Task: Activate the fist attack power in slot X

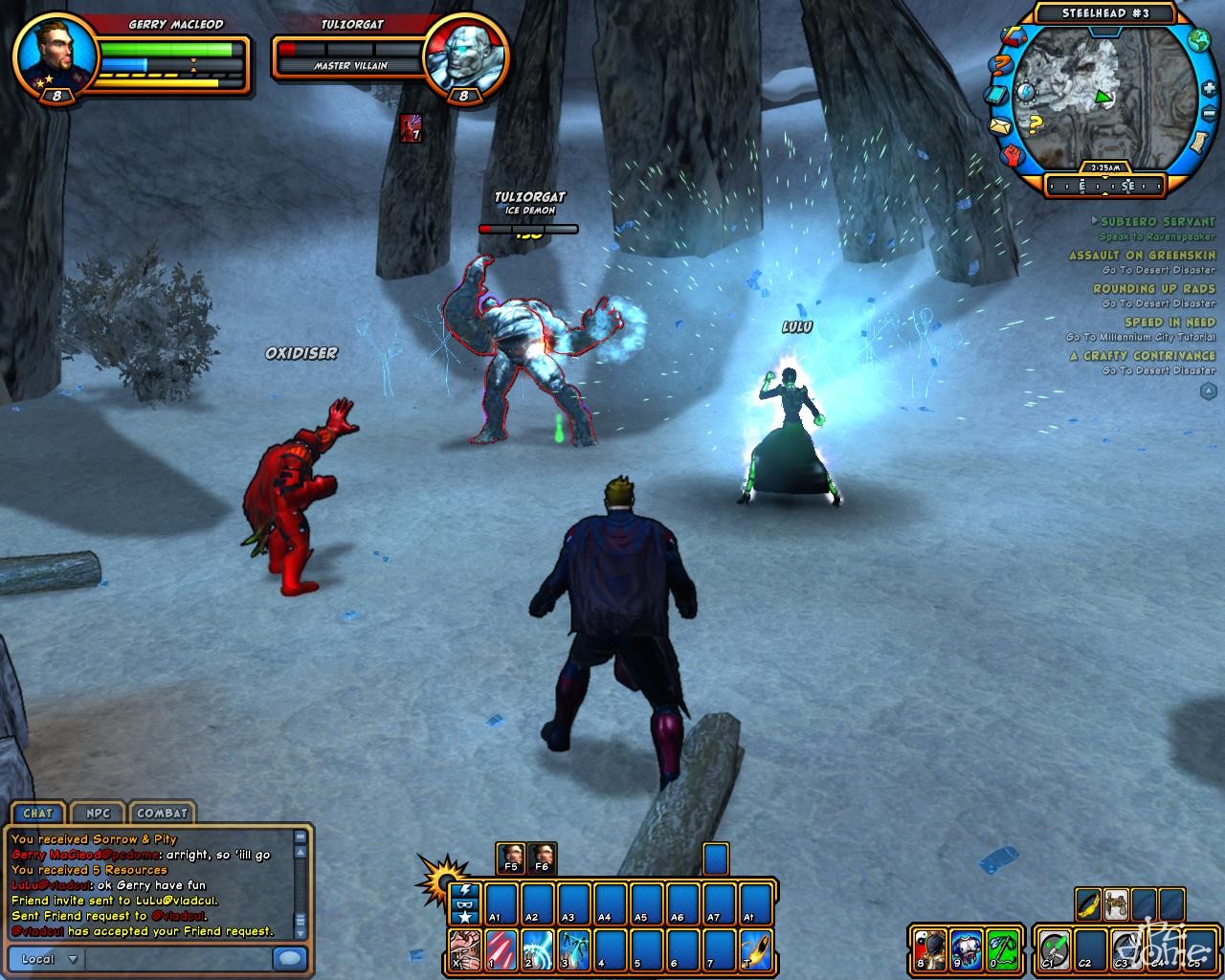Action: 465,949
